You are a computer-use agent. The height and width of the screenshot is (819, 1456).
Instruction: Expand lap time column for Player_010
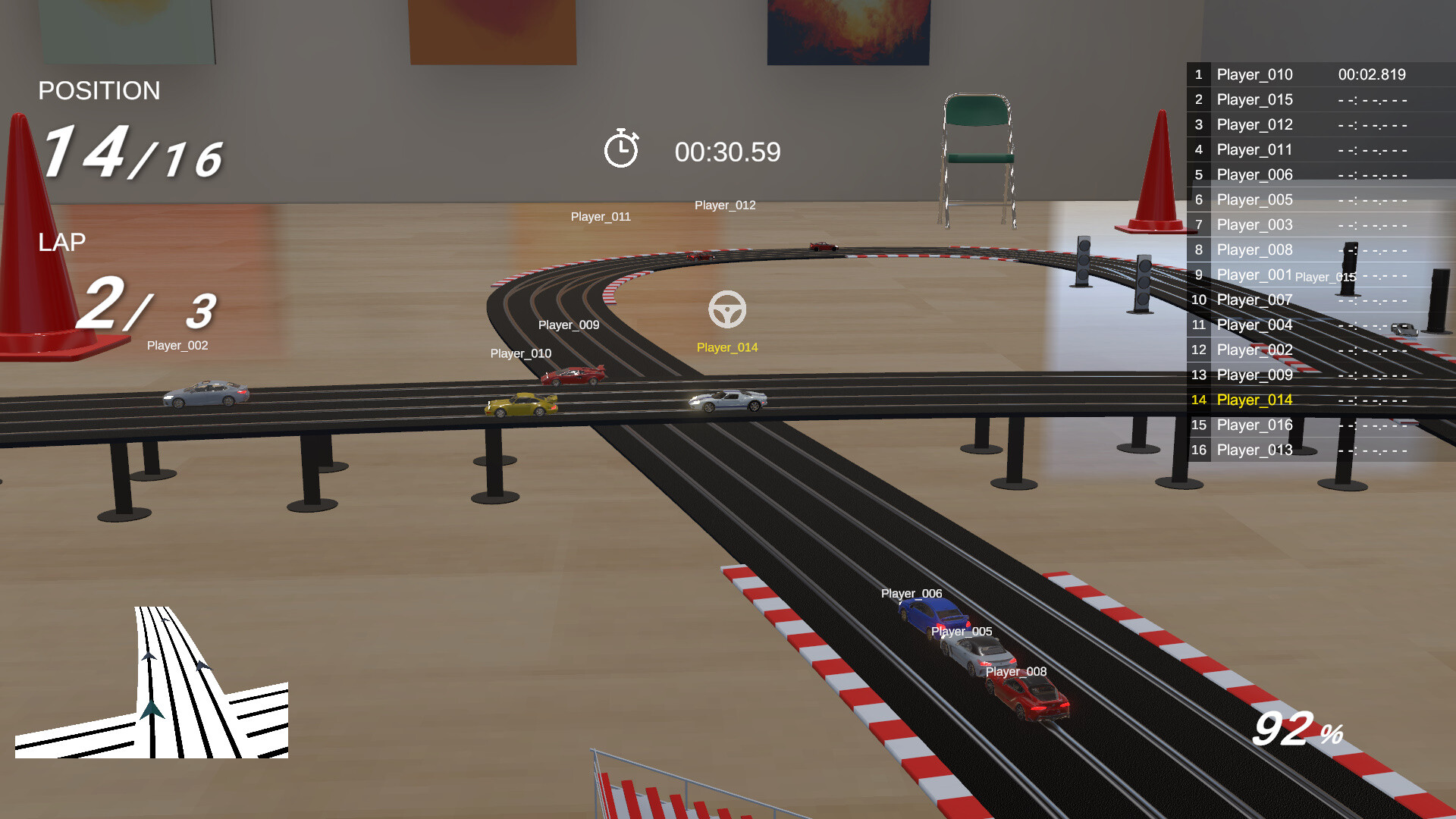tap(1371, 74)
